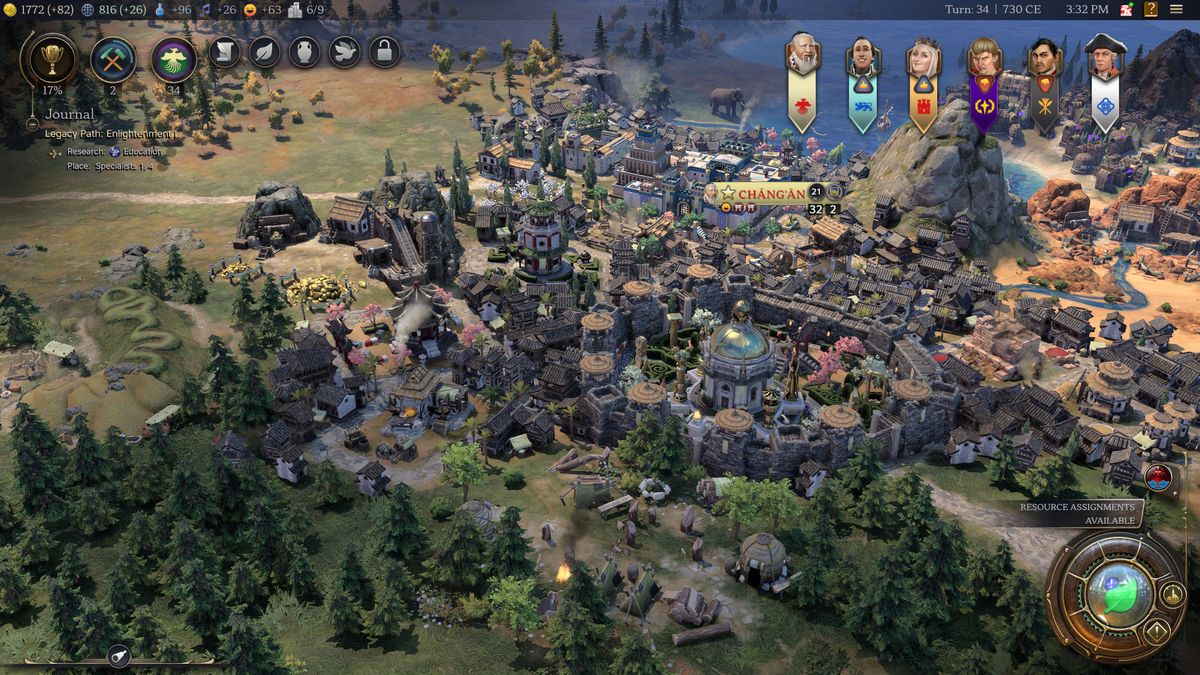Collapse the Journal quest tracker
Viewport: 1200px width, 675px height.
pos(32,124)
